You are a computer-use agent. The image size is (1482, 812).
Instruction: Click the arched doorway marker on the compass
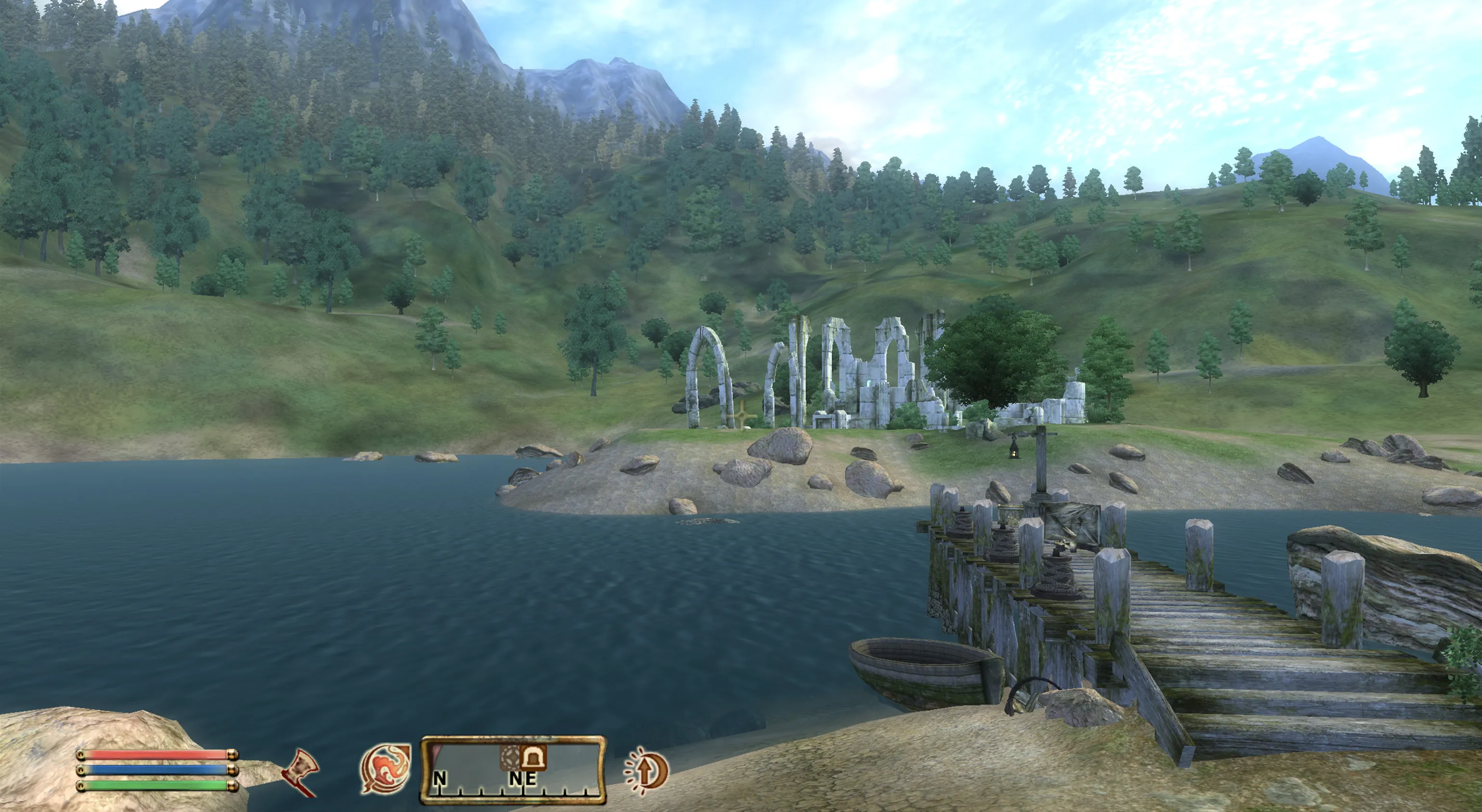pos(533,757)
